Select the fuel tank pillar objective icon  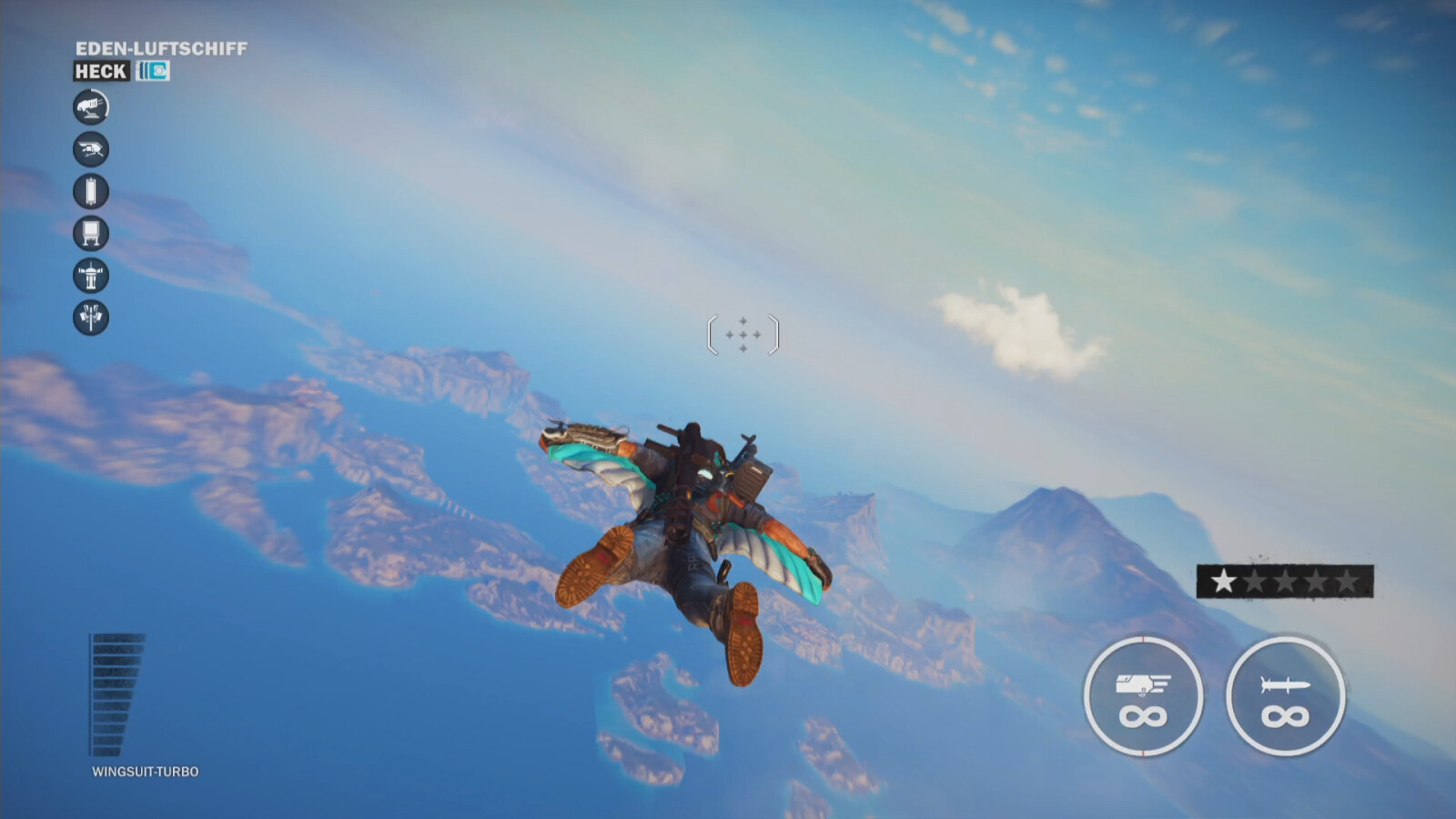pos(90,191)
